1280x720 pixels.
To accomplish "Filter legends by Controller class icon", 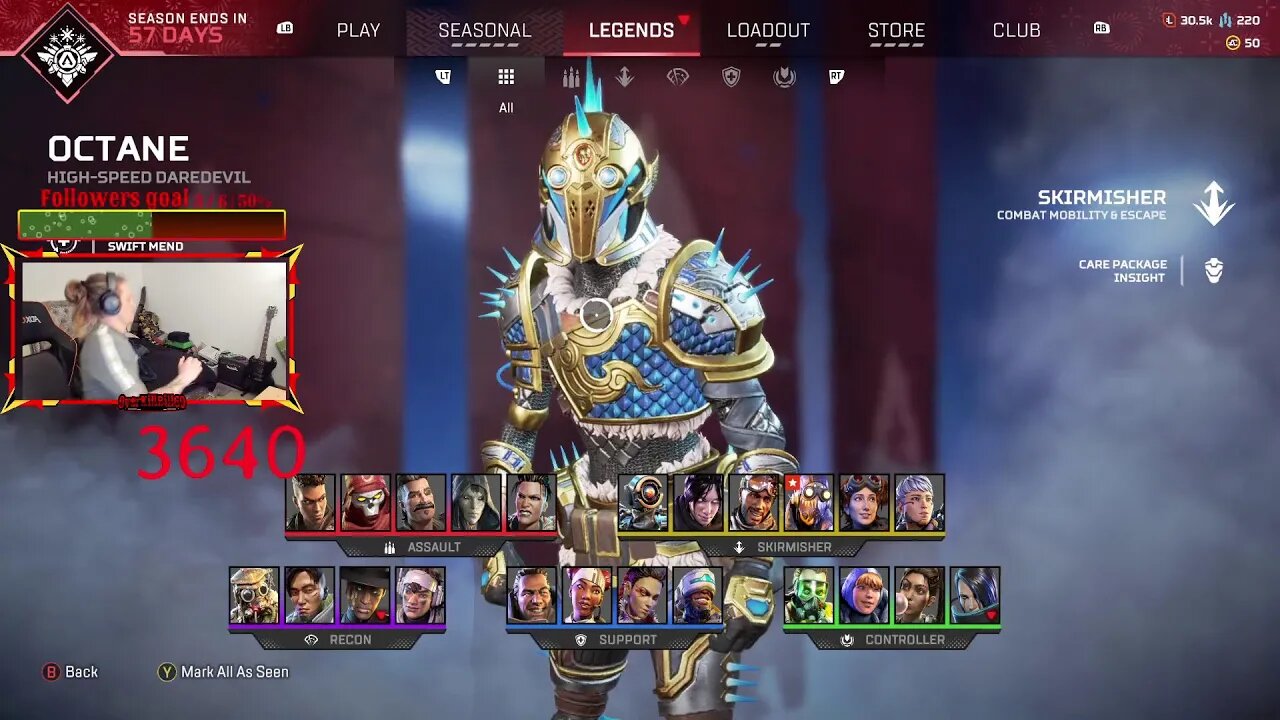I will point(784,78).
